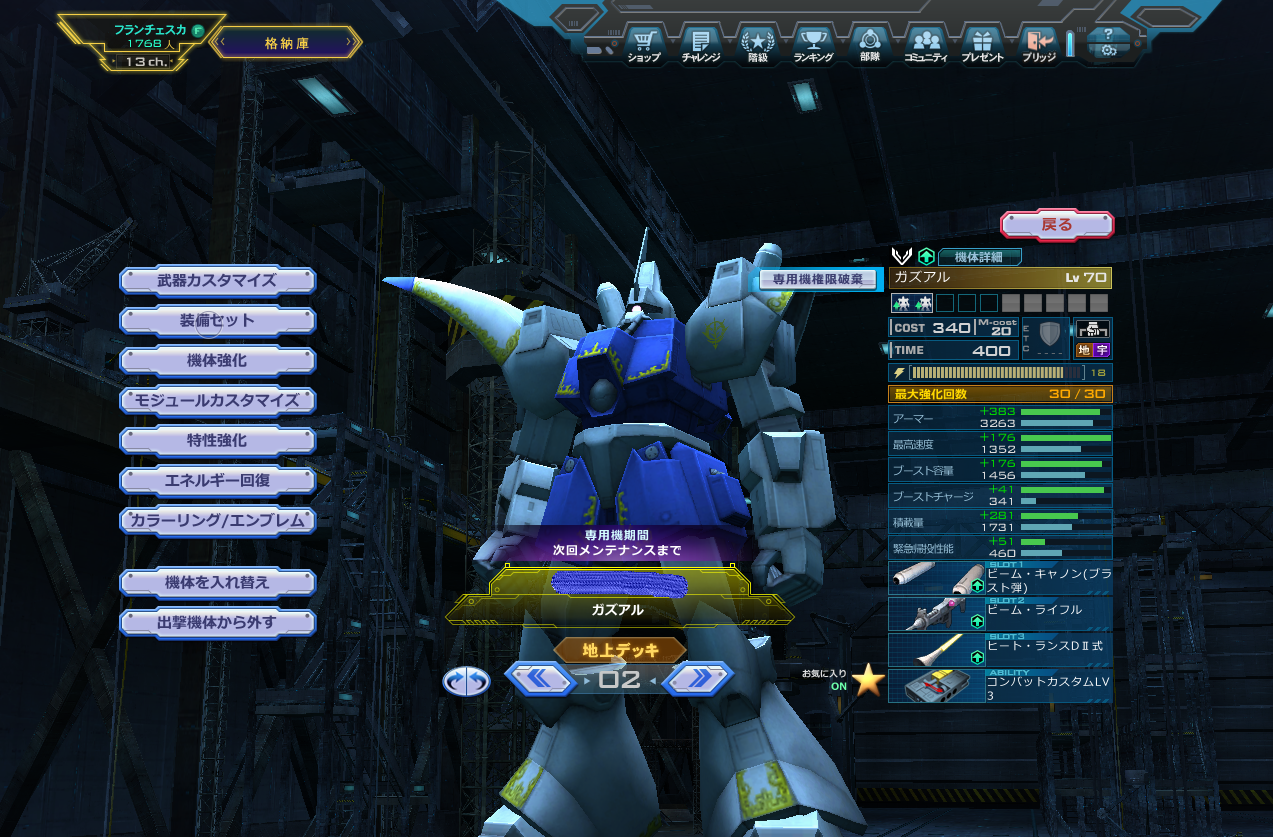The height and width of the screenshot is (837, 1273).
Task: Toggle the お気に入り favorite star
Action: tap(868, 680)
